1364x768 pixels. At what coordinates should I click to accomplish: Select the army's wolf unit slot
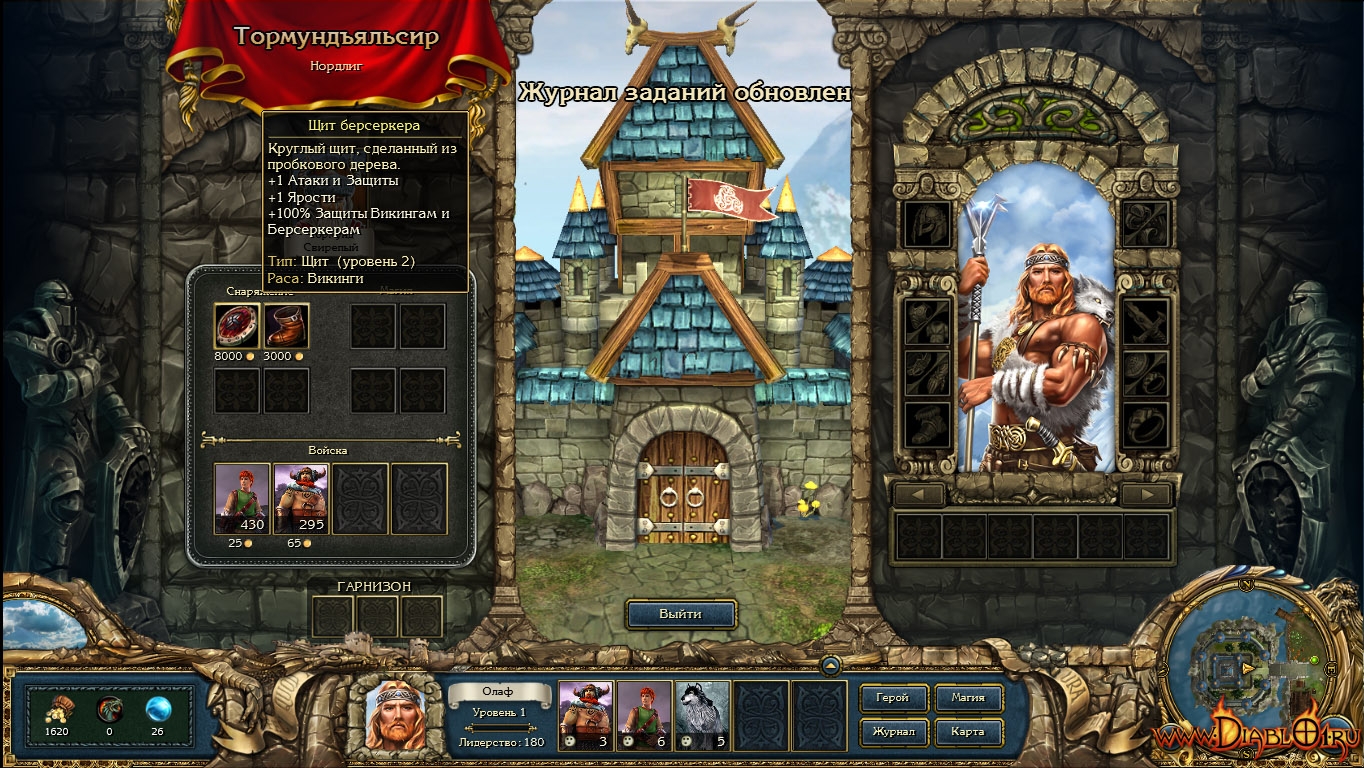(702, 714)
